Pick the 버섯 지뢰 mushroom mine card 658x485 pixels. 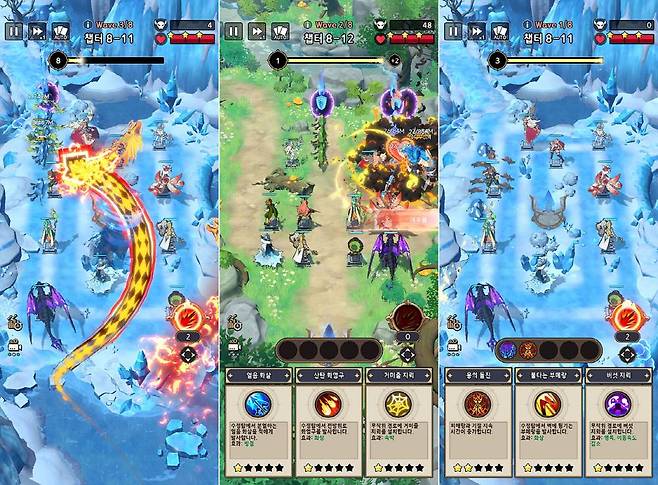pos(619,420)
